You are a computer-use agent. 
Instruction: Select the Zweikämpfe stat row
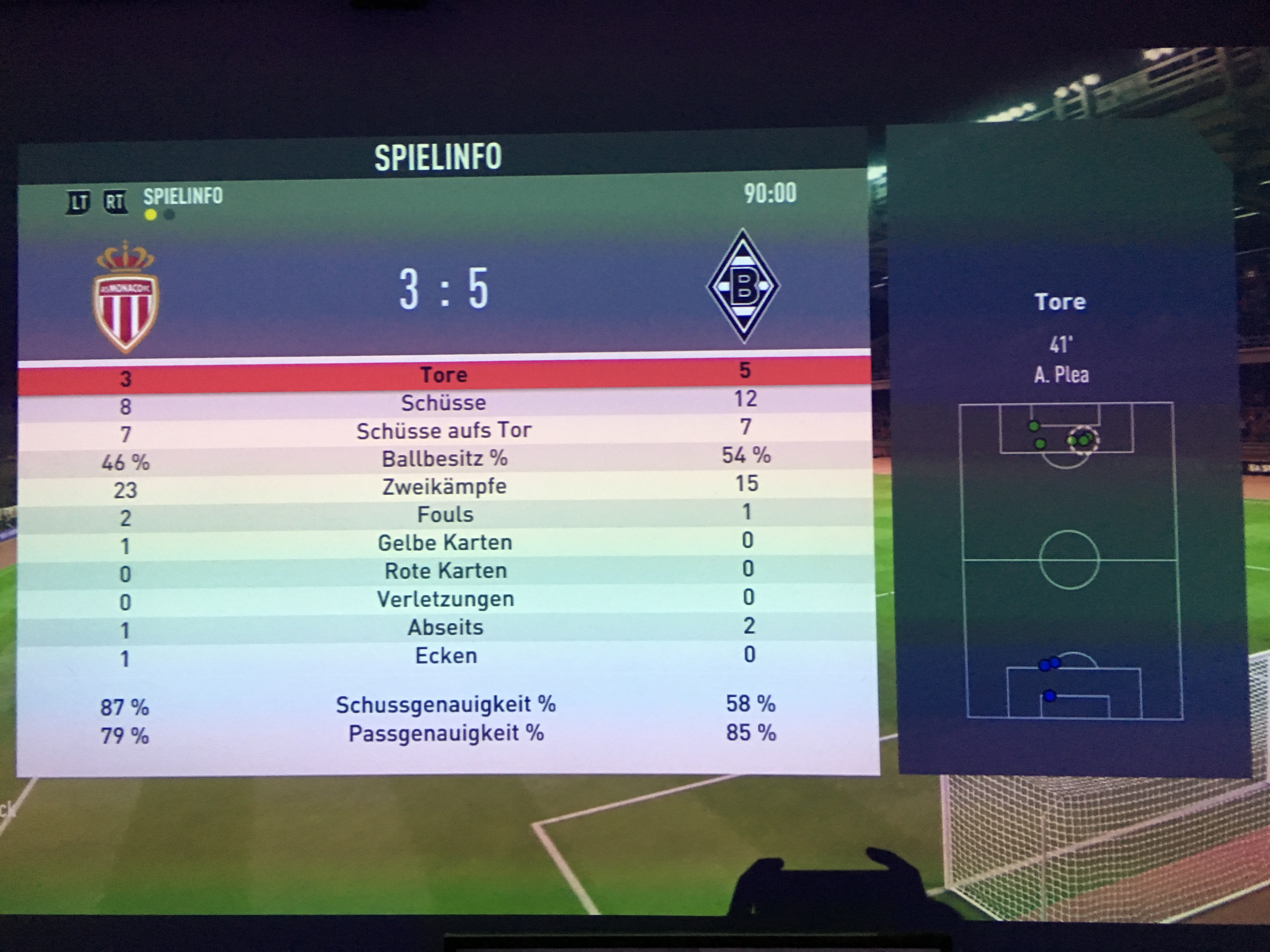point(444,487)
